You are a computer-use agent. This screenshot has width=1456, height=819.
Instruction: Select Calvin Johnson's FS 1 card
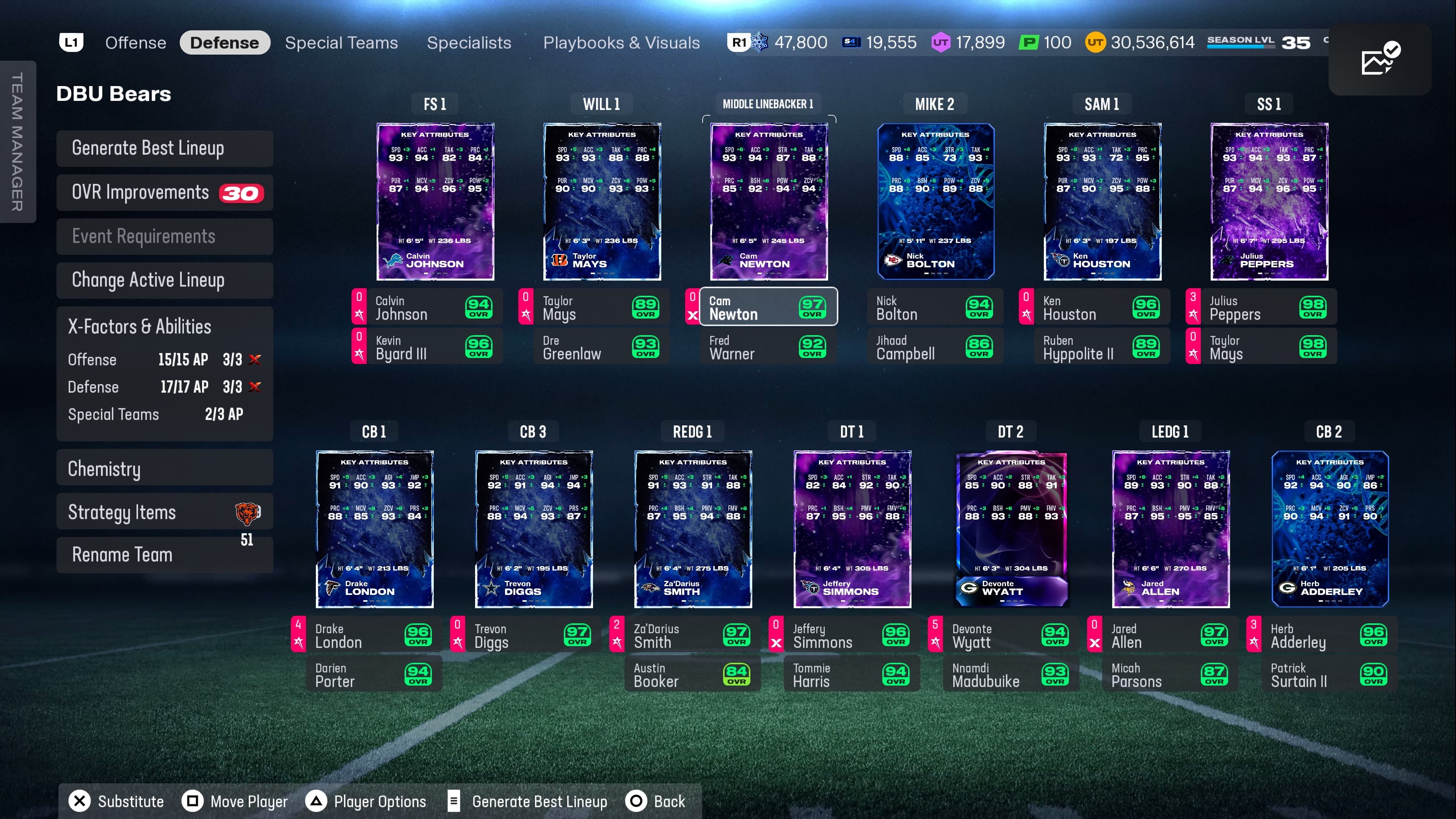pyautogui.click(x=435, y=202)
